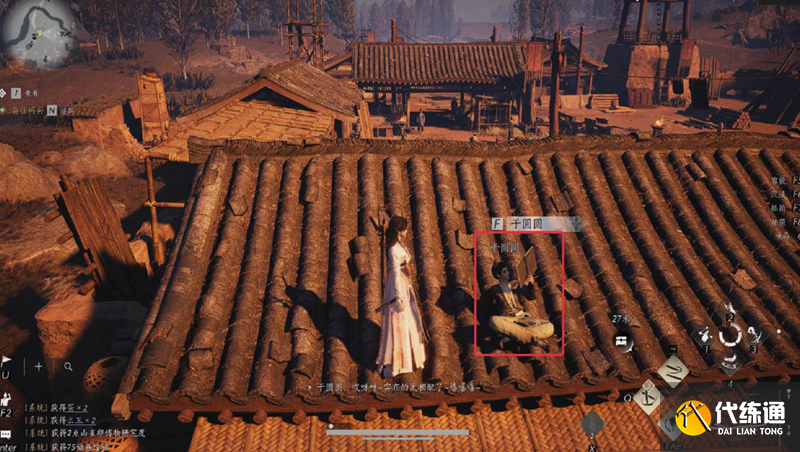The height and width of the screenshot is (452, 800).
Task: Open the magnifying glass search
Action: (x=68, y=366)
